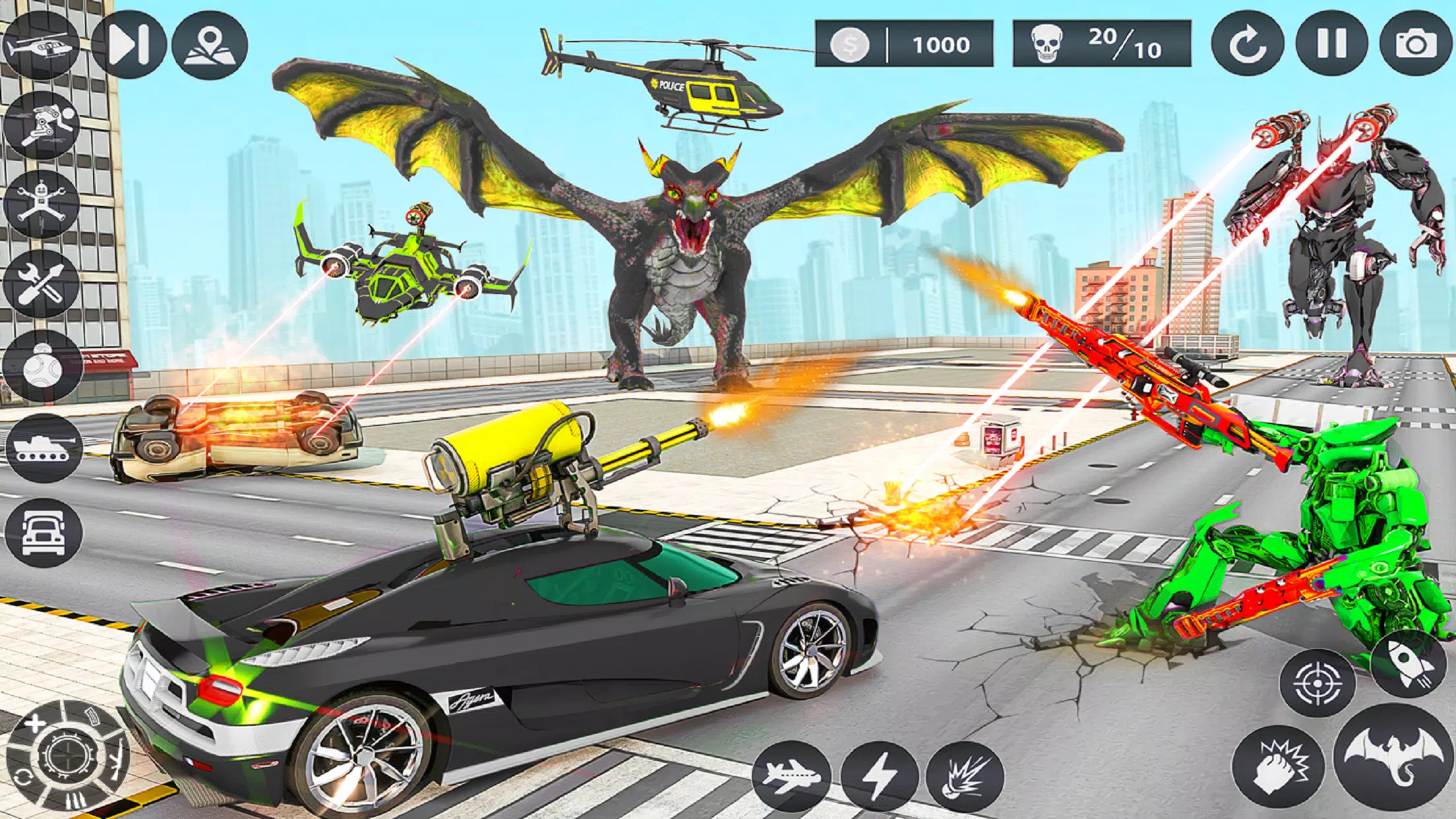Select the drone robot icon
The image size is (1456, 819).
pos(41,204)
